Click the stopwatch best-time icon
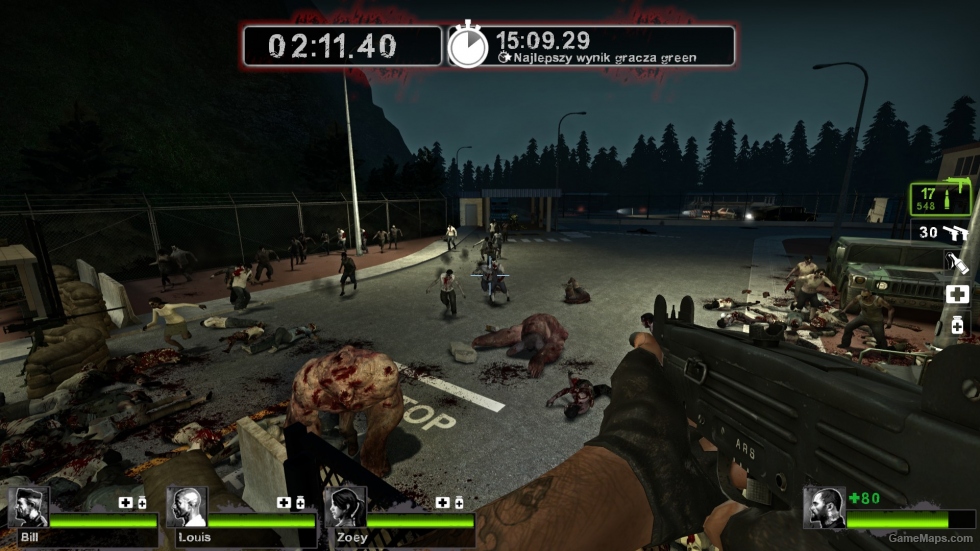Screen dimensions: 980x551 click(467, 46)
